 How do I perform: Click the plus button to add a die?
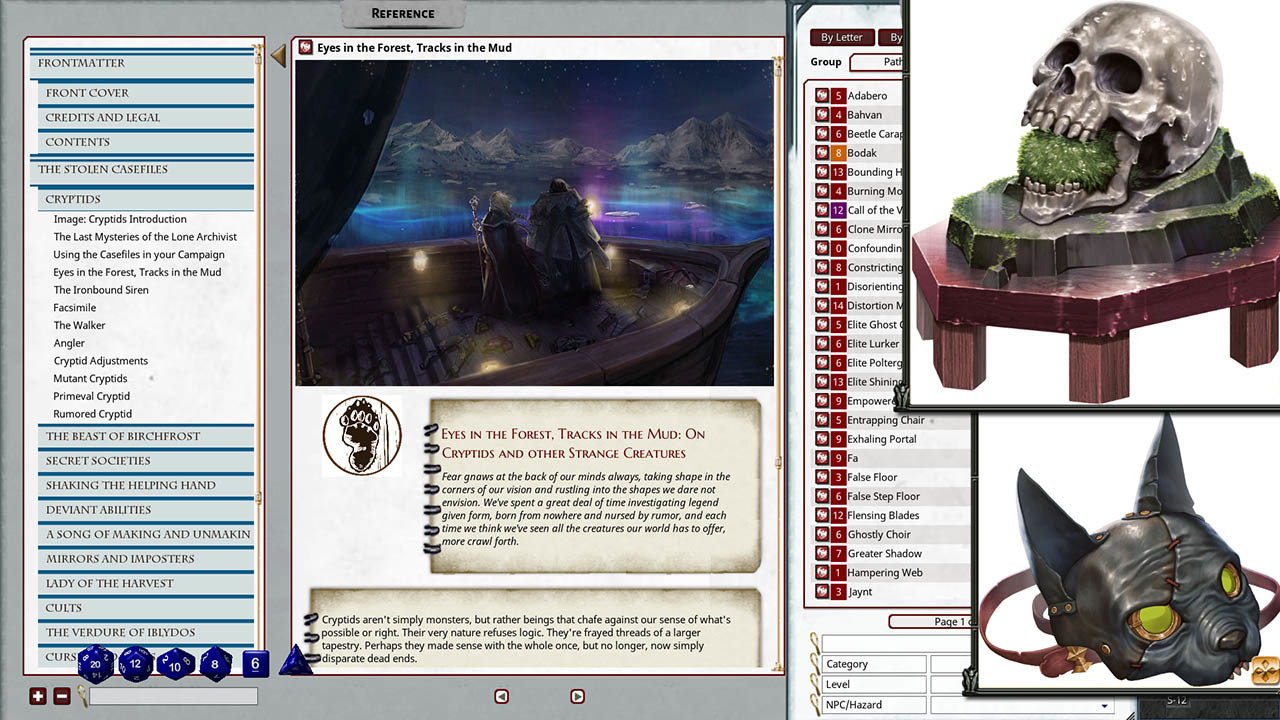pos(36,695)
